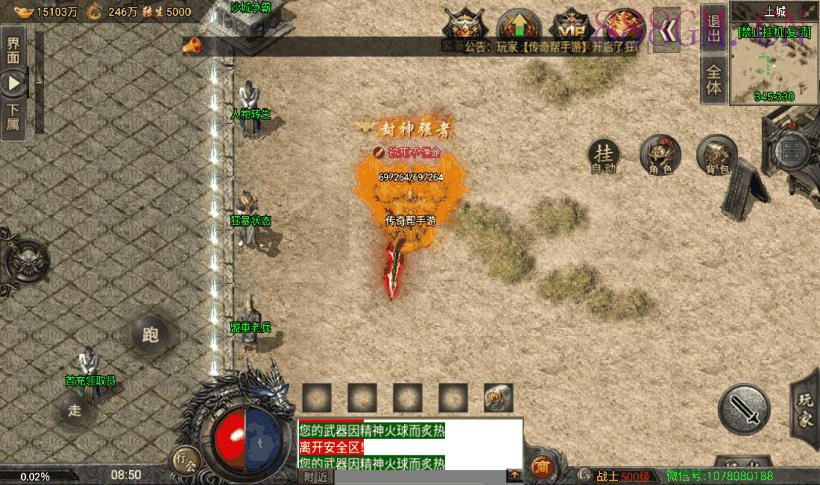
Task: Toggle 挂 auto-battle mode
Action: 603,155
